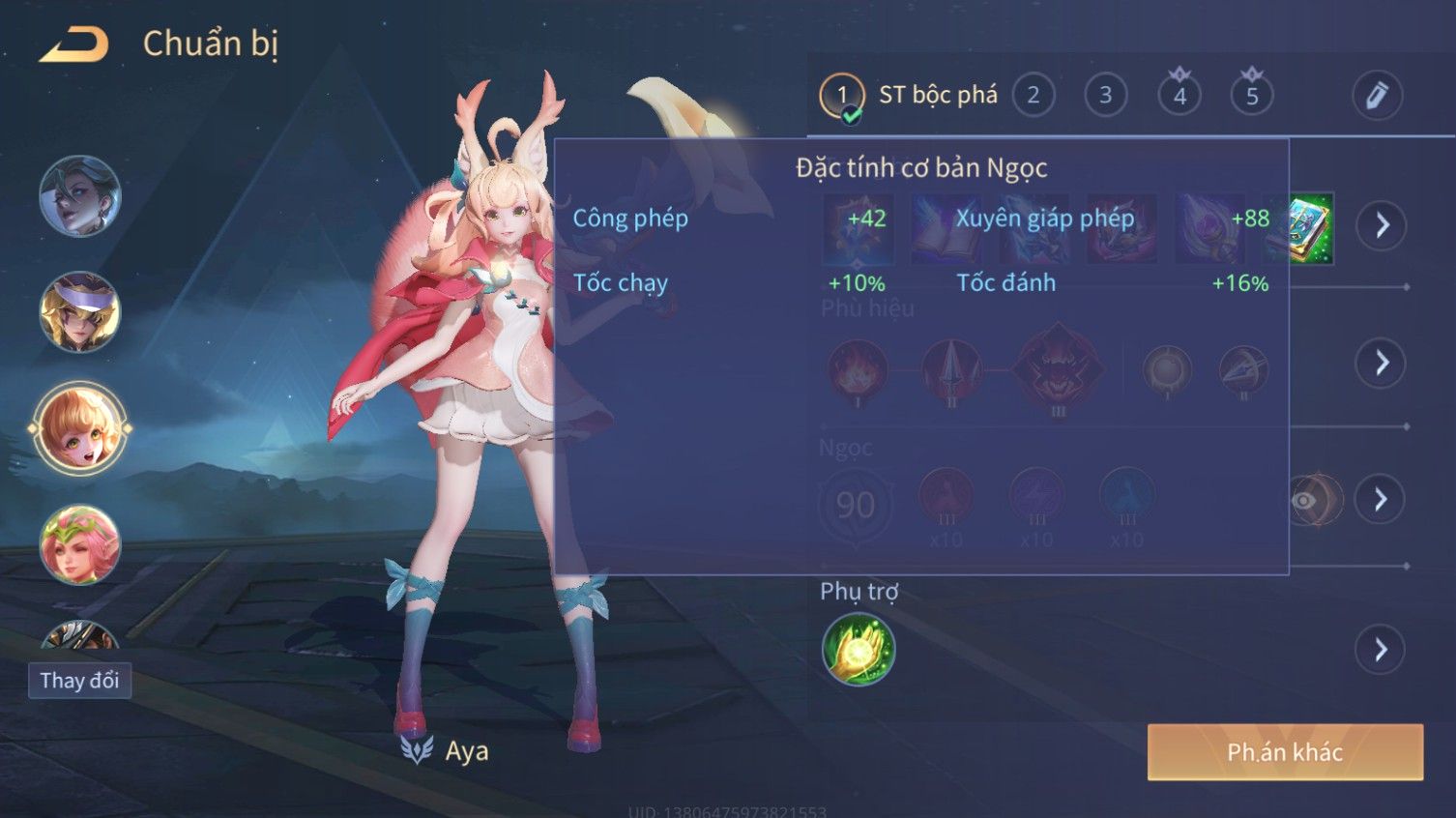Viewport: 1456px width, 818px height.
Task: Click the Thay đổi button
Action: point(79,681)
